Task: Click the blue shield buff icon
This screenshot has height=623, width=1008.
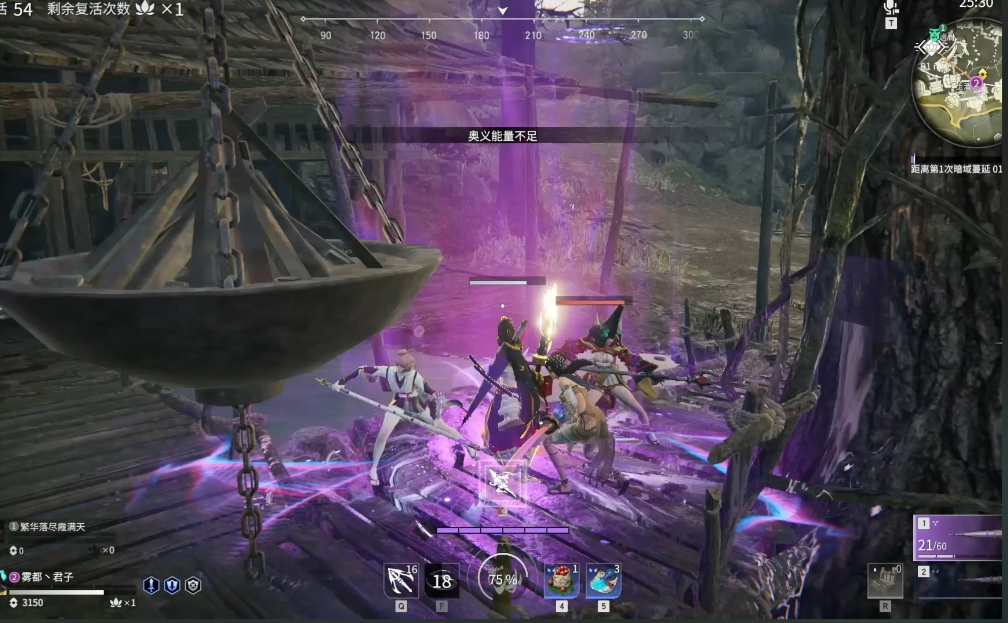Action: point(172,586)
